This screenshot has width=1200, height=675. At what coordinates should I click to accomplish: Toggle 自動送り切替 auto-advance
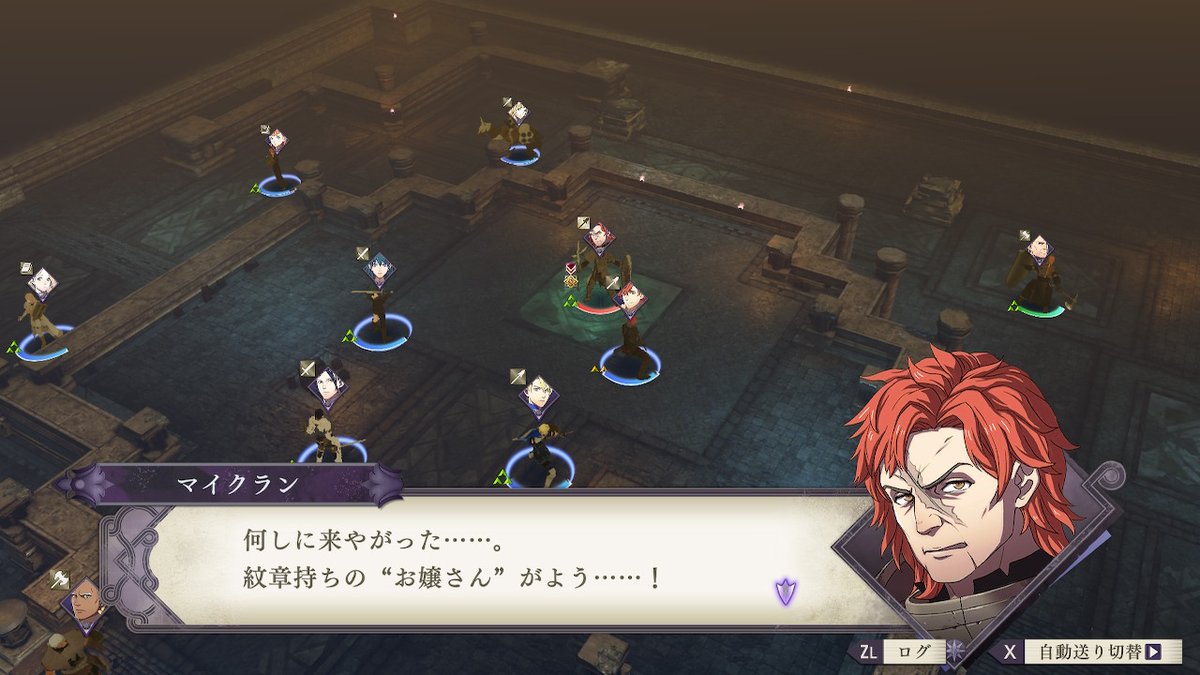click(x=1089, y=652)
